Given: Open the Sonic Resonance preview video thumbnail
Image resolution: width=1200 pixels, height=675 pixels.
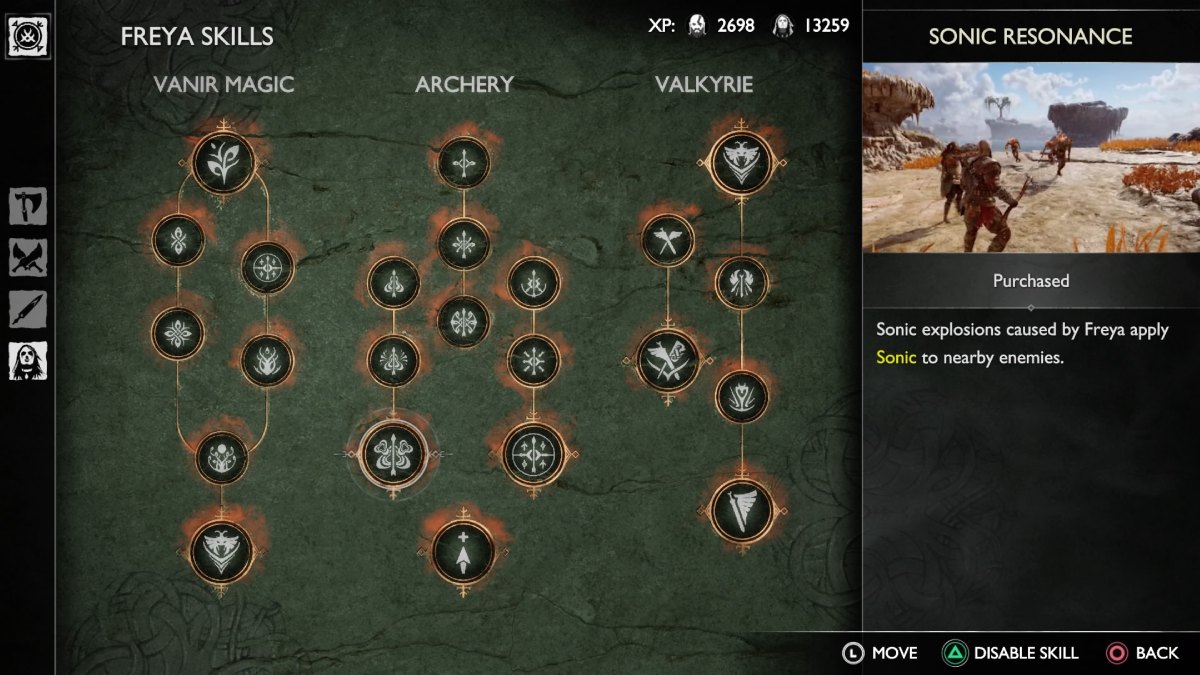Looking at the screenshot, I should click(x=1031, y=158).
